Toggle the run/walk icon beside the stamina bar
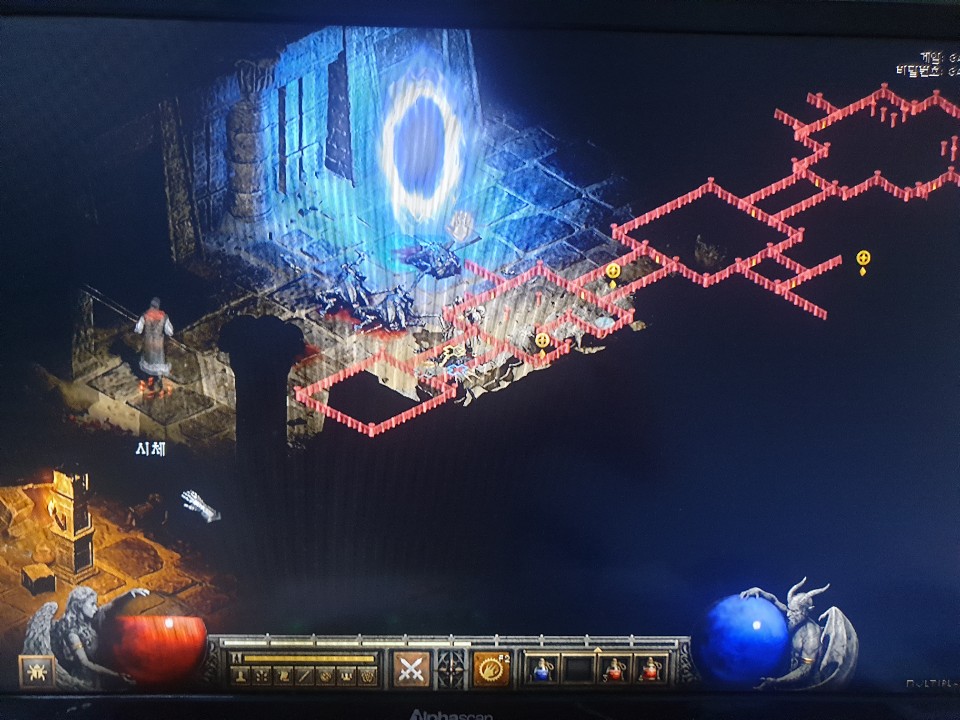960x720 pixels. [x=237, y=658]
